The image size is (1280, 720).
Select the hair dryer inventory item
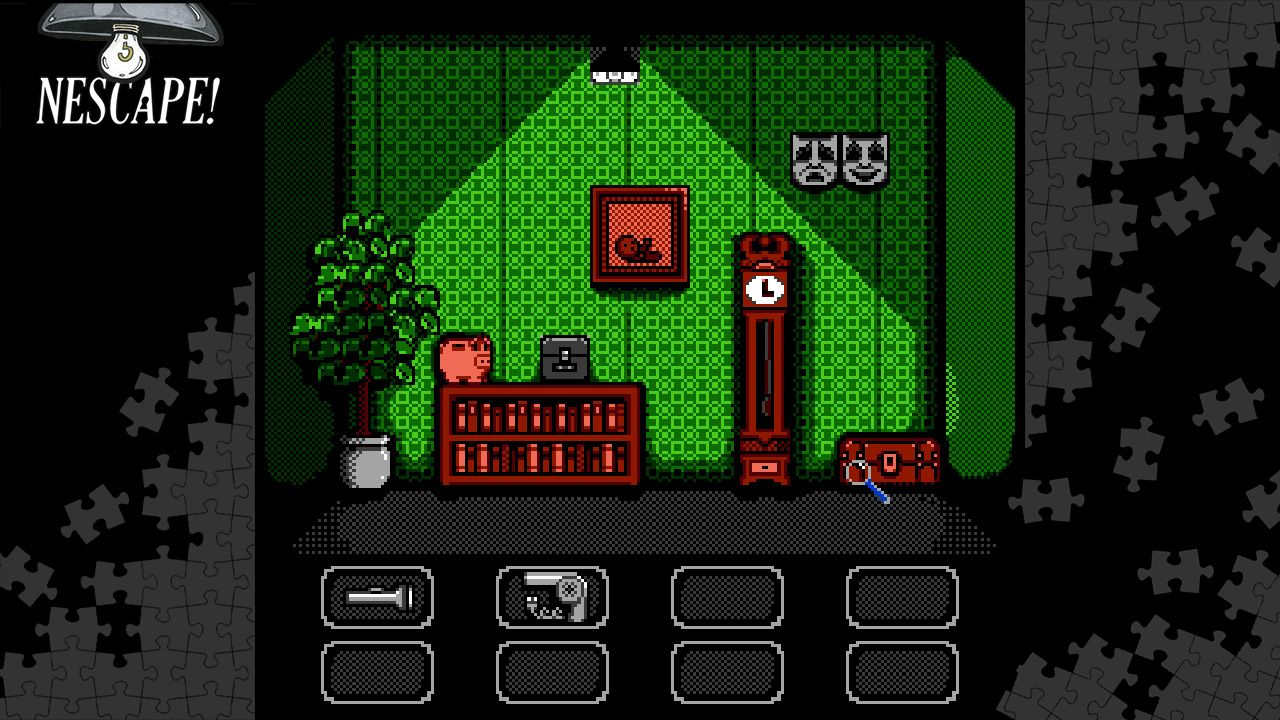point(553,598)
